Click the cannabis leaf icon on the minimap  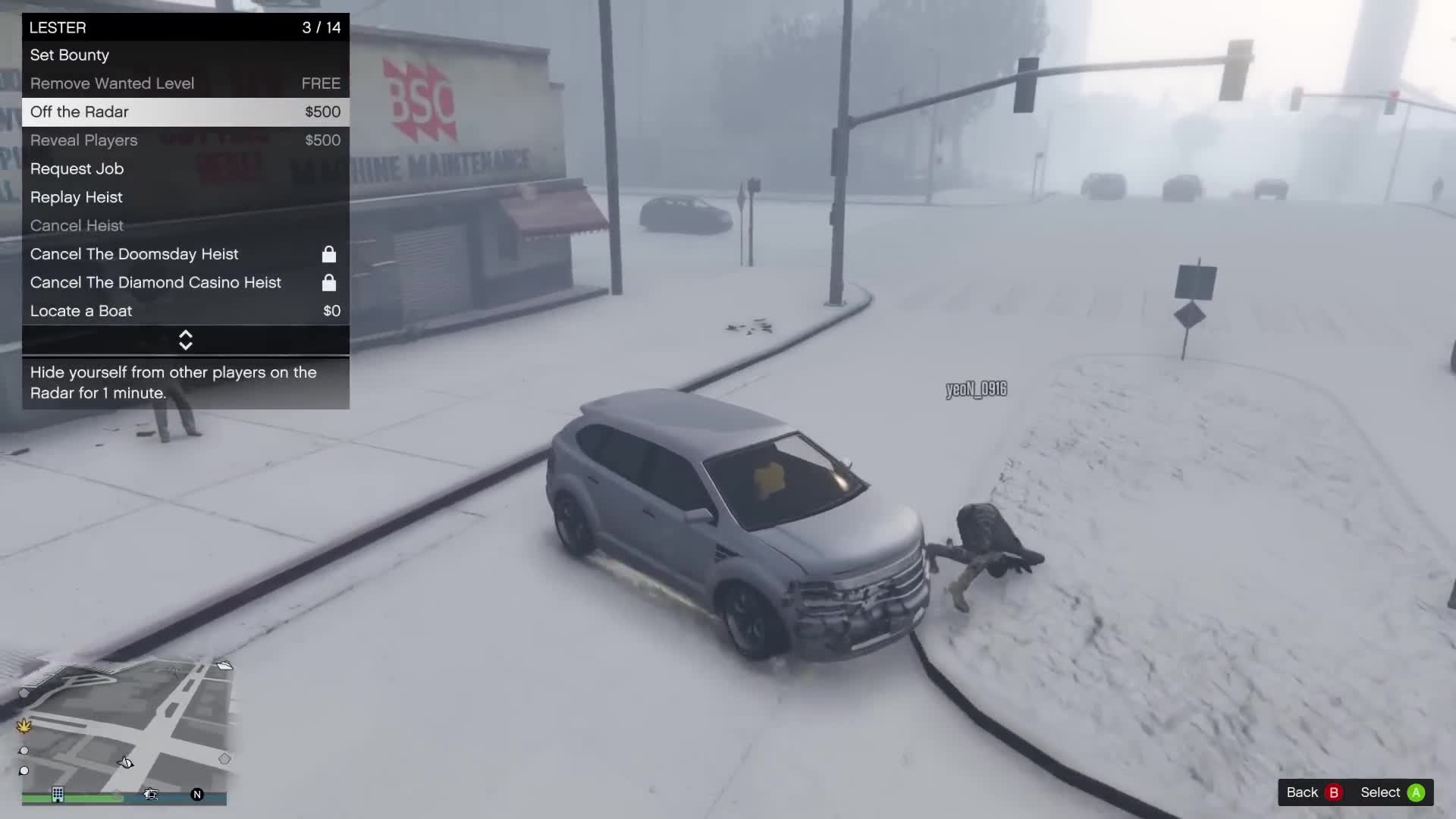pos(24,726)
